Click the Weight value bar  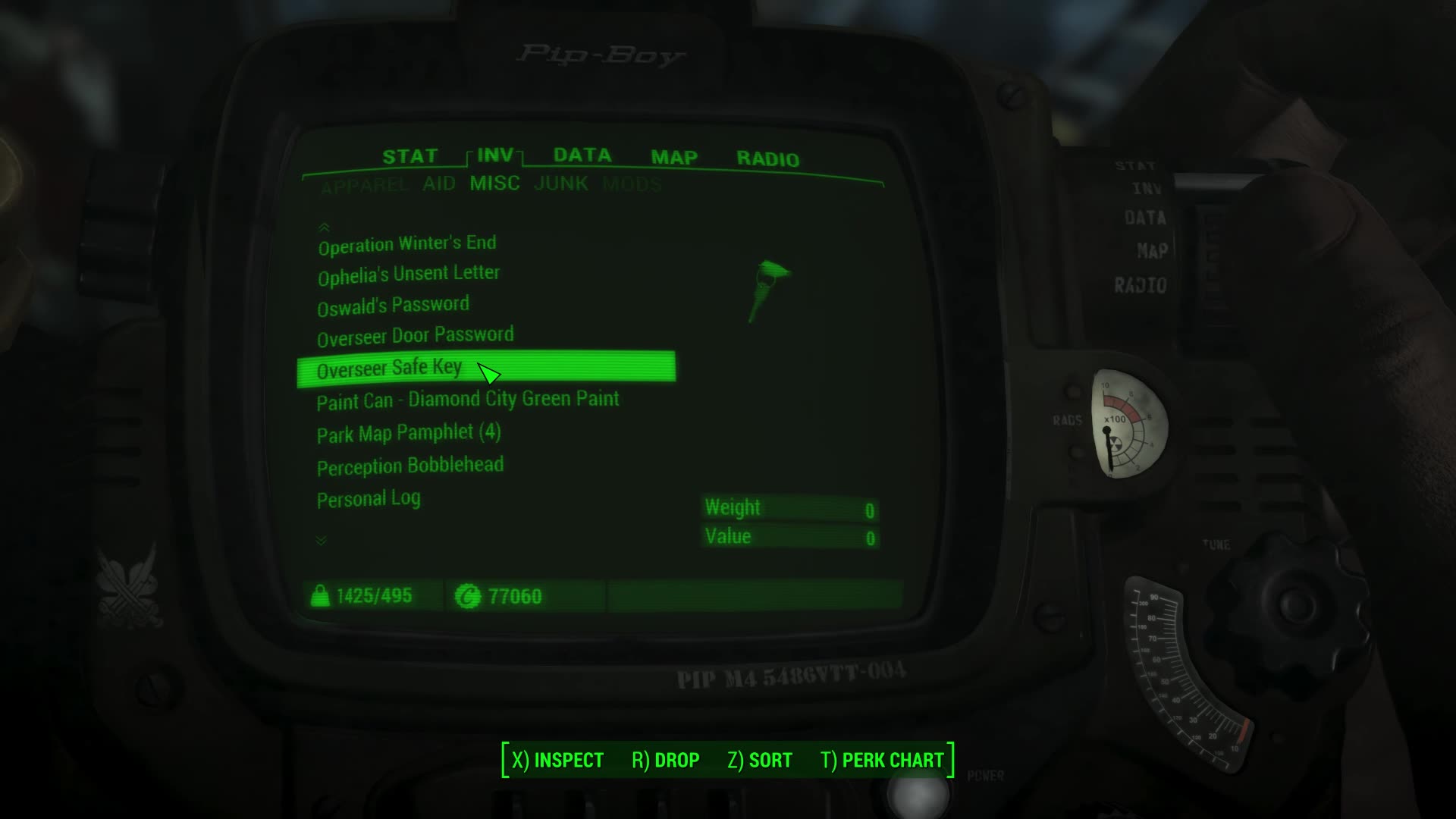[789, 508]
